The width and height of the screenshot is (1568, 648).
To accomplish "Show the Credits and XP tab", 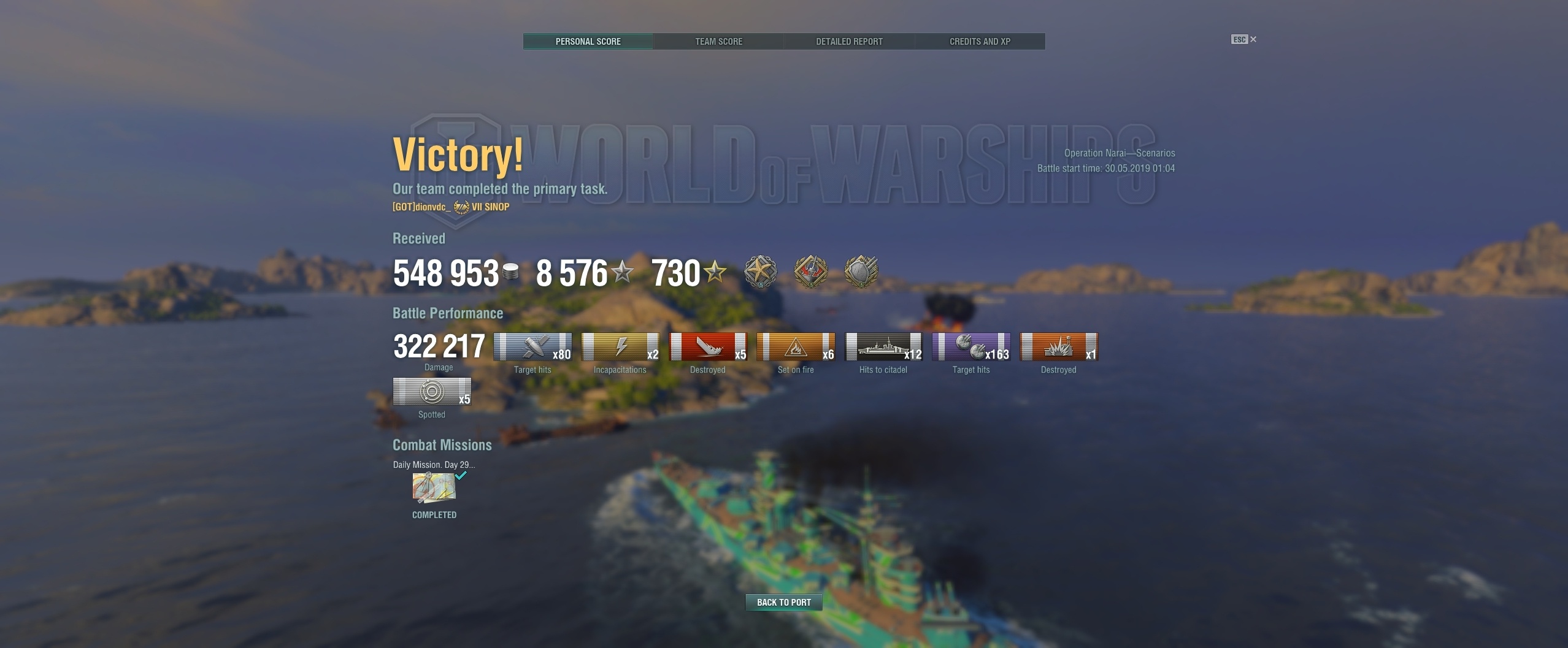I will coord(980,42).
